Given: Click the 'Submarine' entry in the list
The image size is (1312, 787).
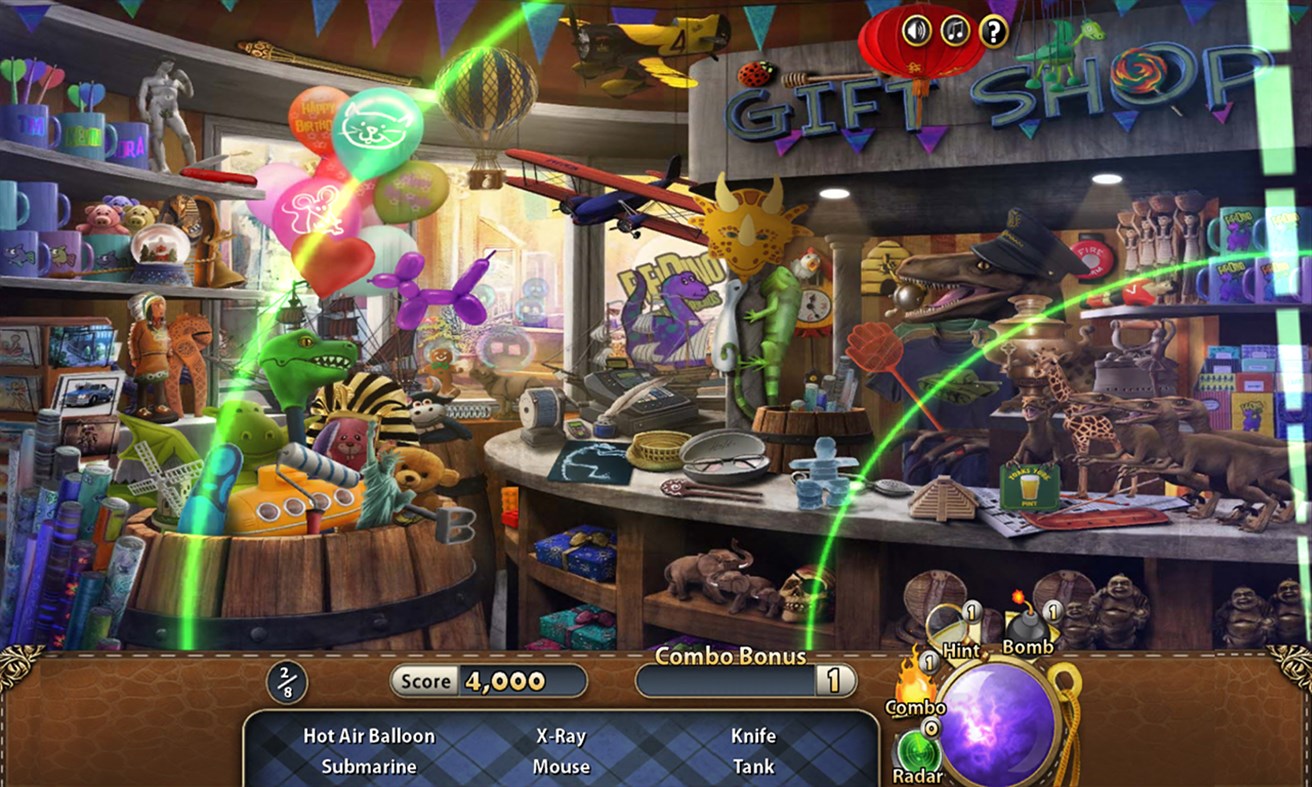Looking at the screenshot, I should coord(369,766).
